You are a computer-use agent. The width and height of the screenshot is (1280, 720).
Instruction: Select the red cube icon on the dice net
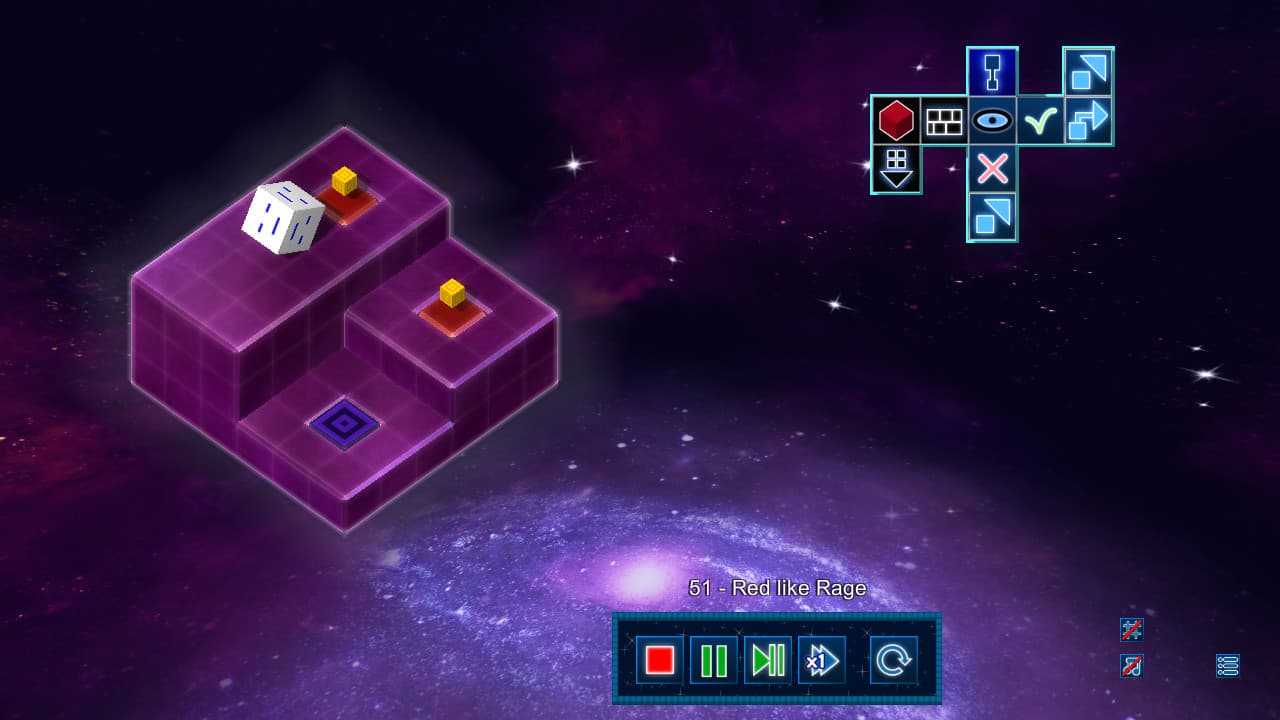click(895, 121)
